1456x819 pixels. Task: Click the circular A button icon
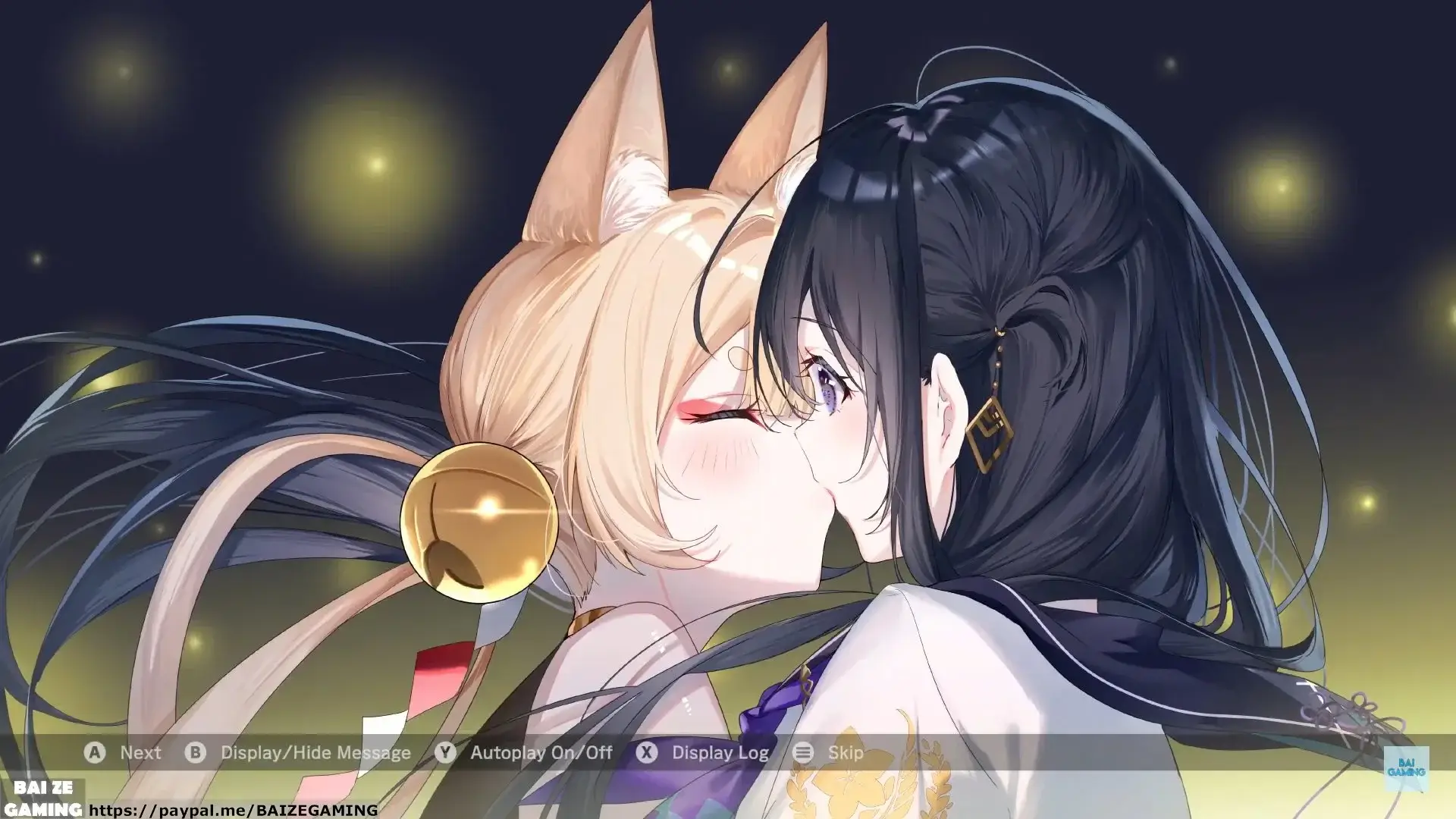(x=95, y=753)
